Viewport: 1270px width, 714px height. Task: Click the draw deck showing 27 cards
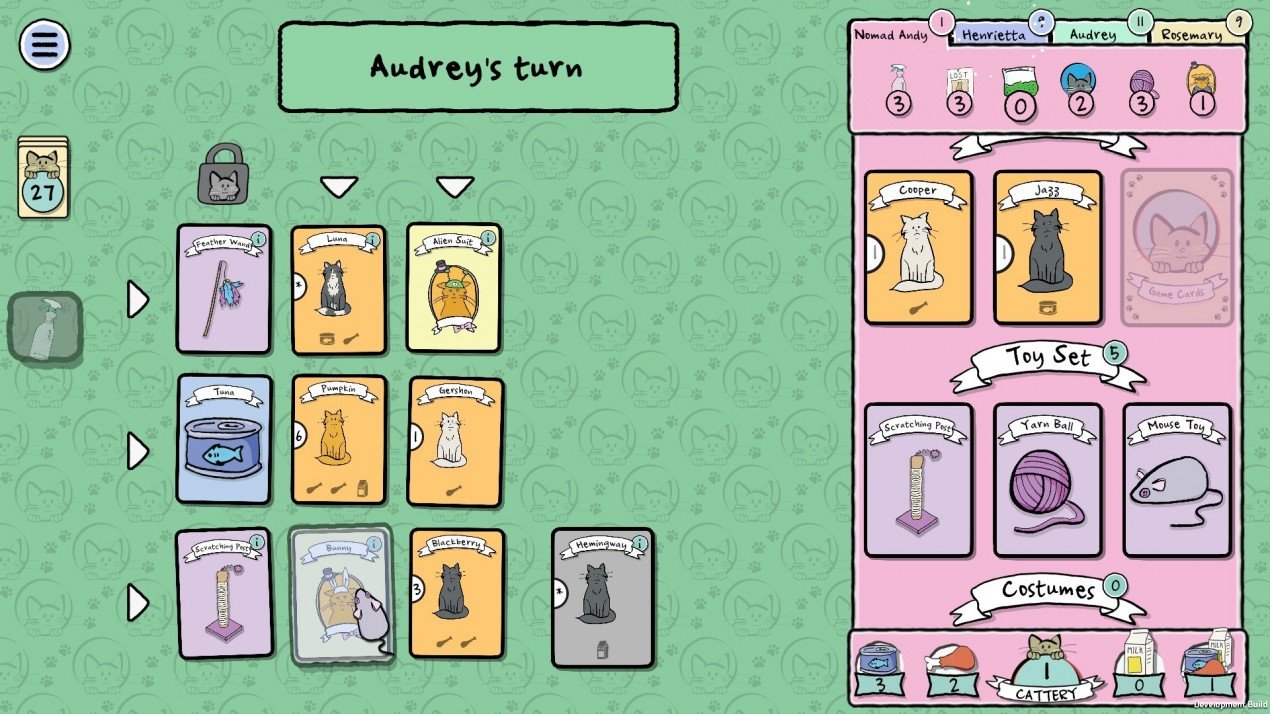tap(43, 178)
